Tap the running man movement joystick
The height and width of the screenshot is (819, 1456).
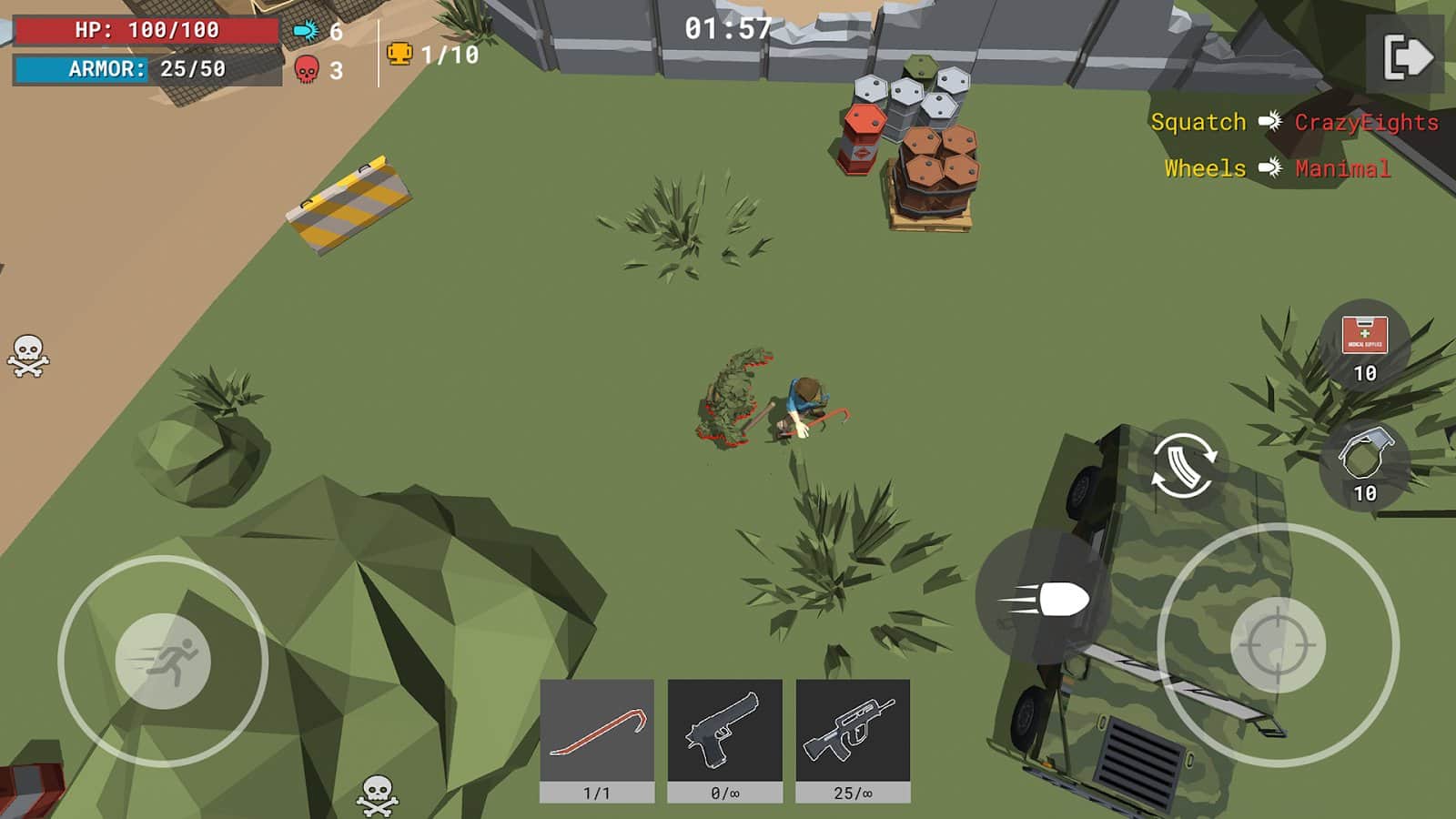(x=164, y=661)
